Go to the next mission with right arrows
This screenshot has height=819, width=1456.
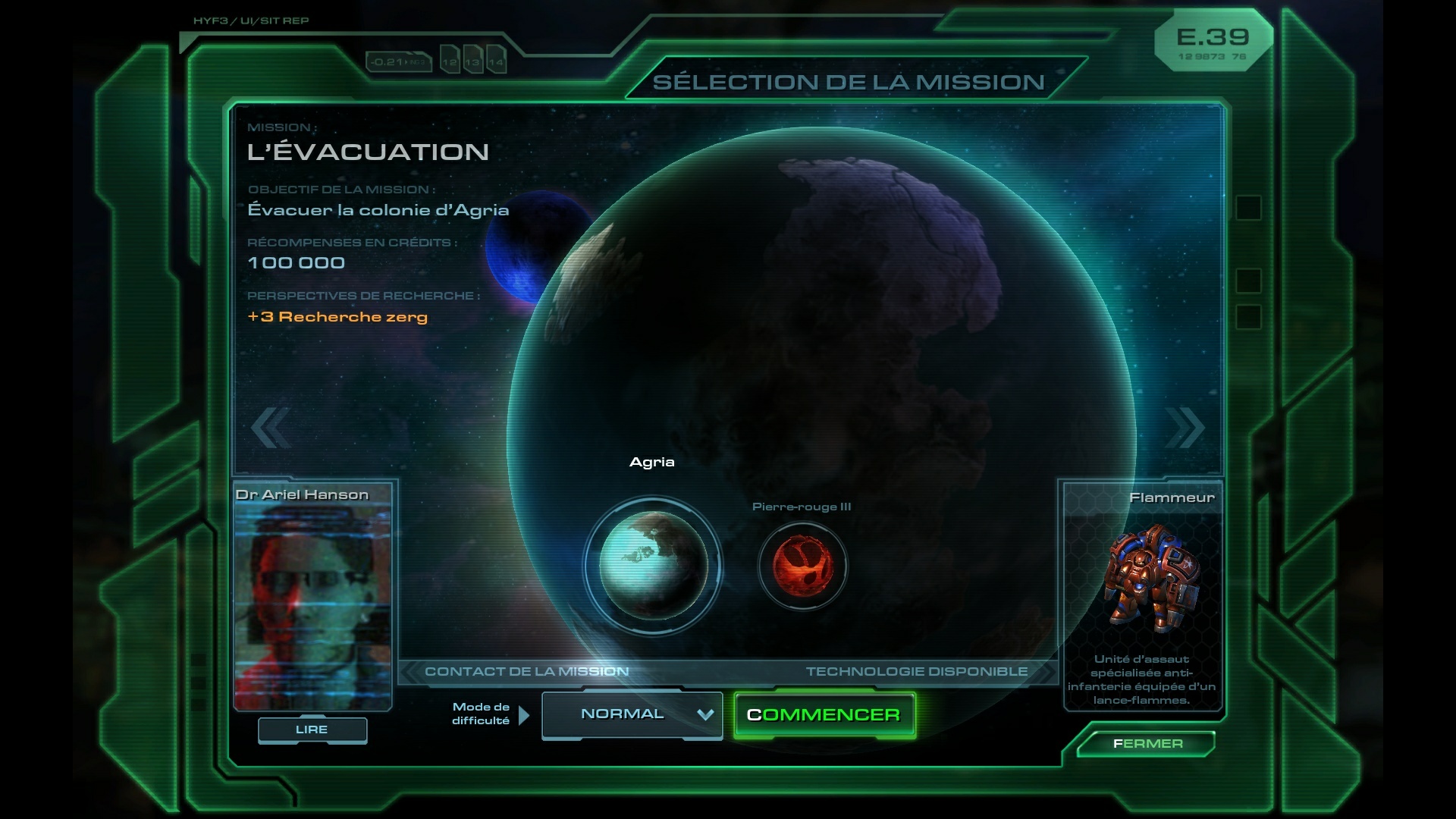[x=1185, y=428]
